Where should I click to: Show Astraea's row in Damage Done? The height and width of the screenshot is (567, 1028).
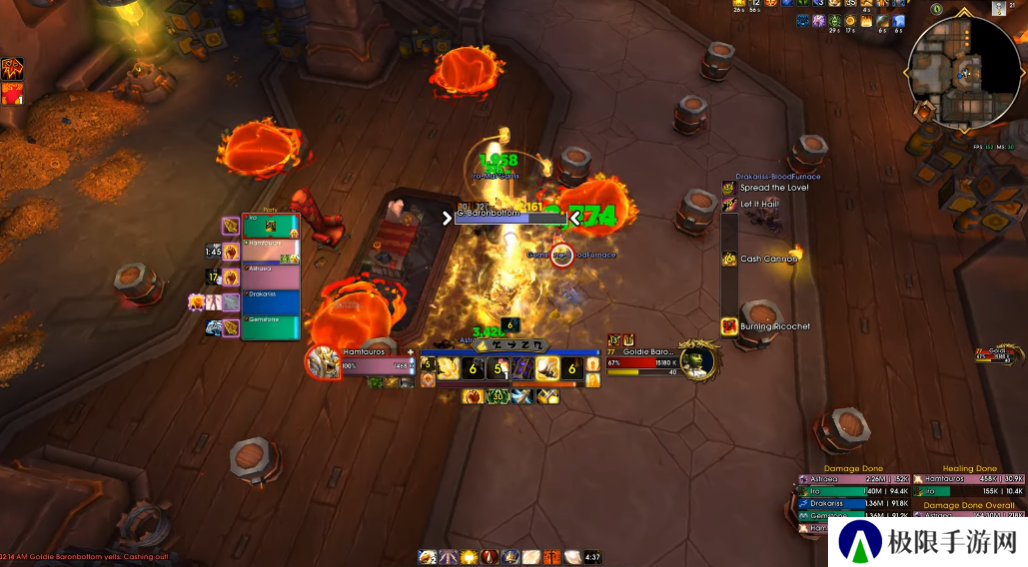853,479
